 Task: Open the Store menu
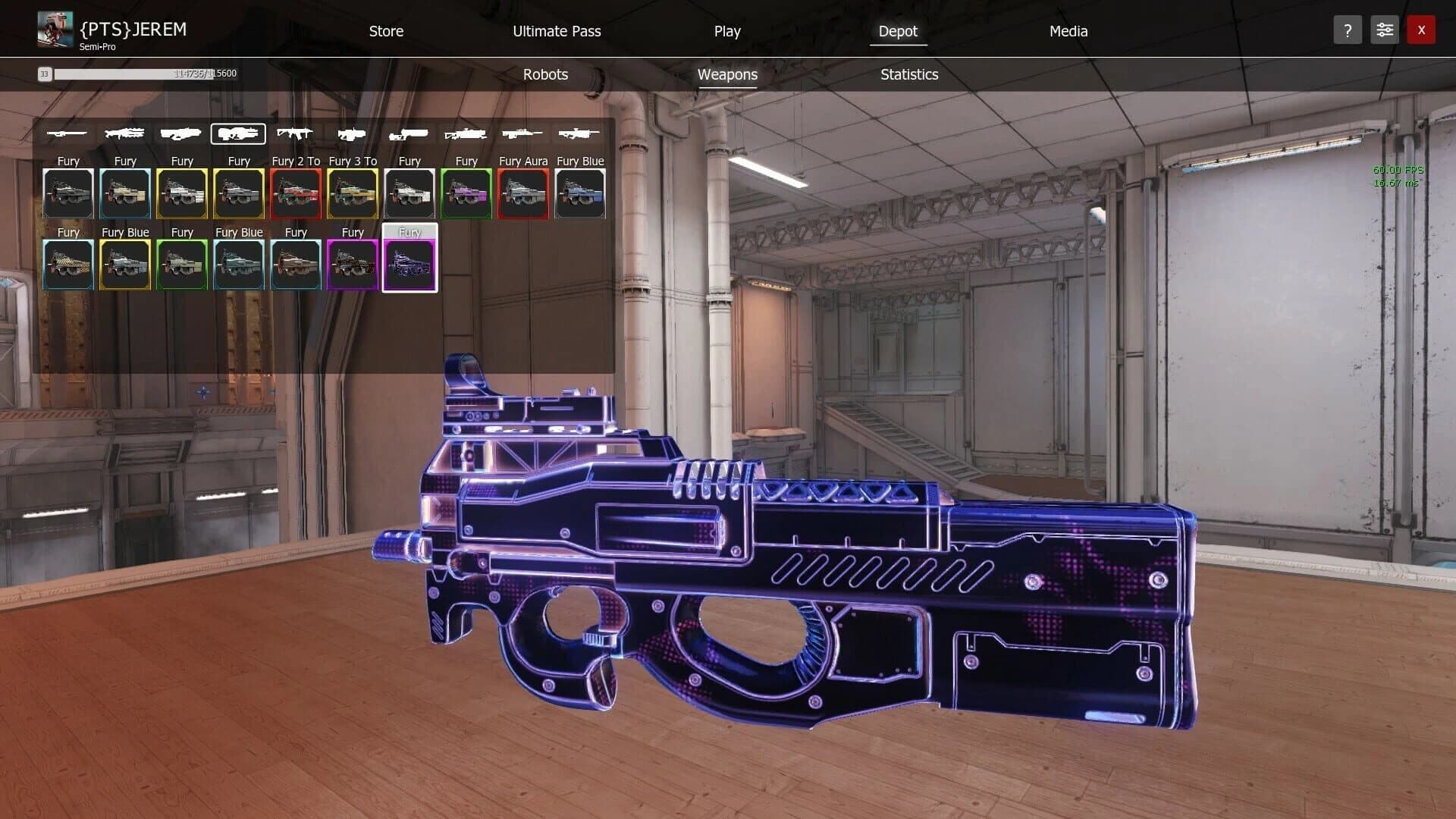[386, 31]
